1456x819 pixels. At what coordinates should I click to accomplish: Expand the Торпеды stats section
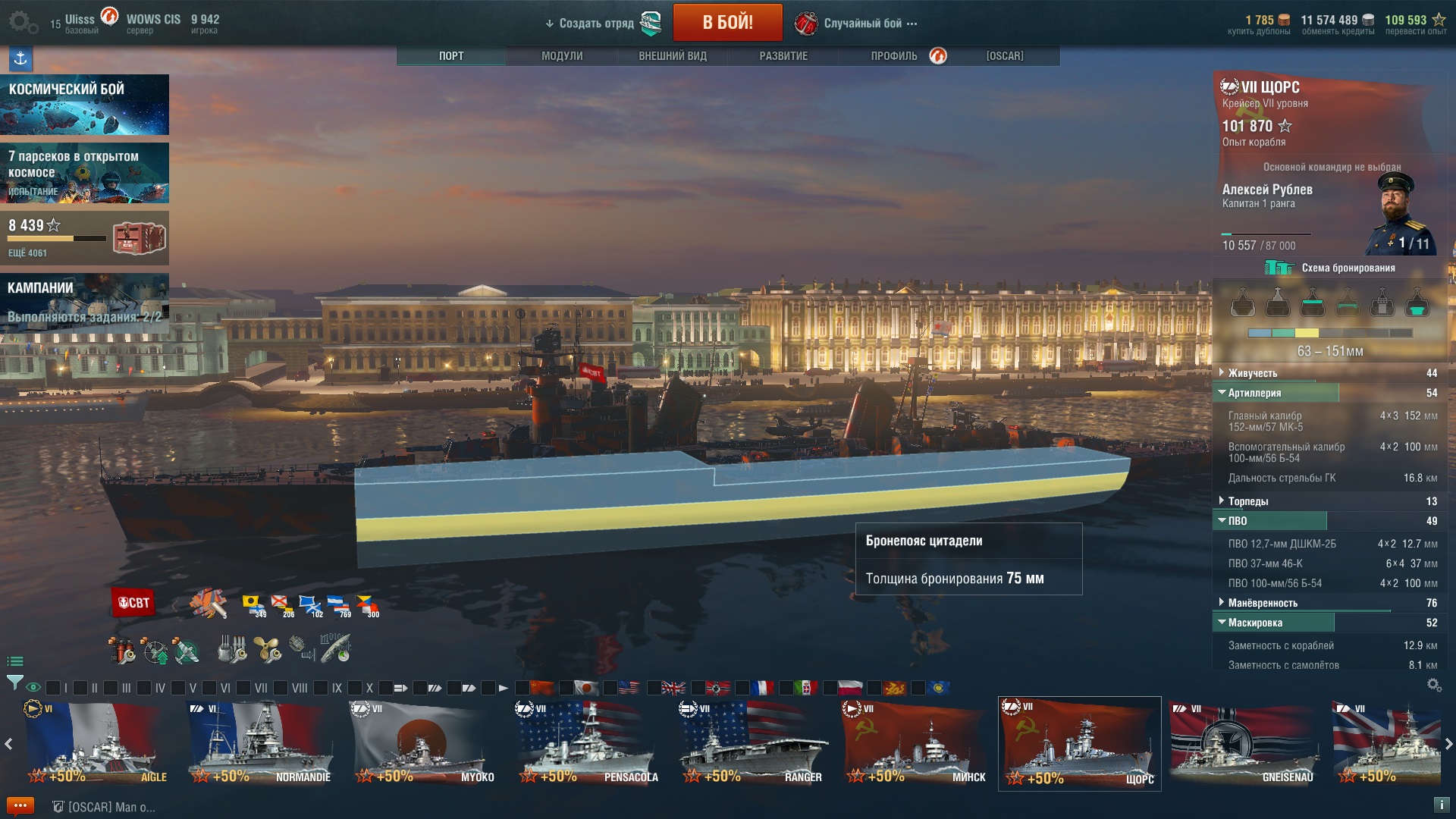coord(1248,501)
